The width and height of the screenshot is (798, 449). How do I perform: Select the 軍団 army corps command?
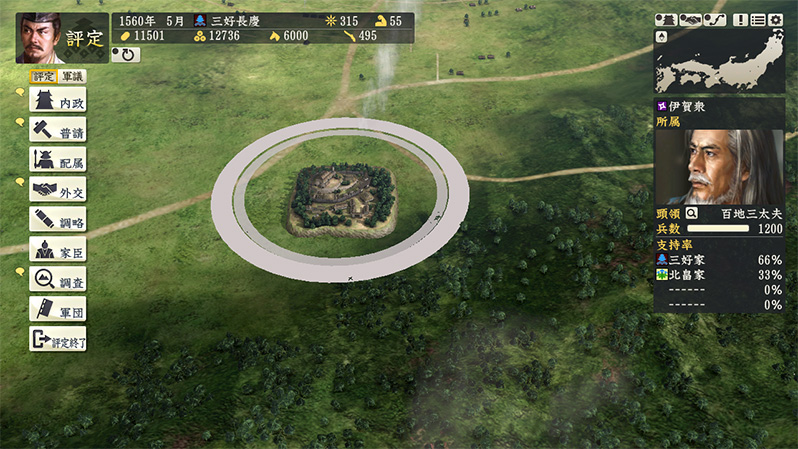(x=58, y=308)
